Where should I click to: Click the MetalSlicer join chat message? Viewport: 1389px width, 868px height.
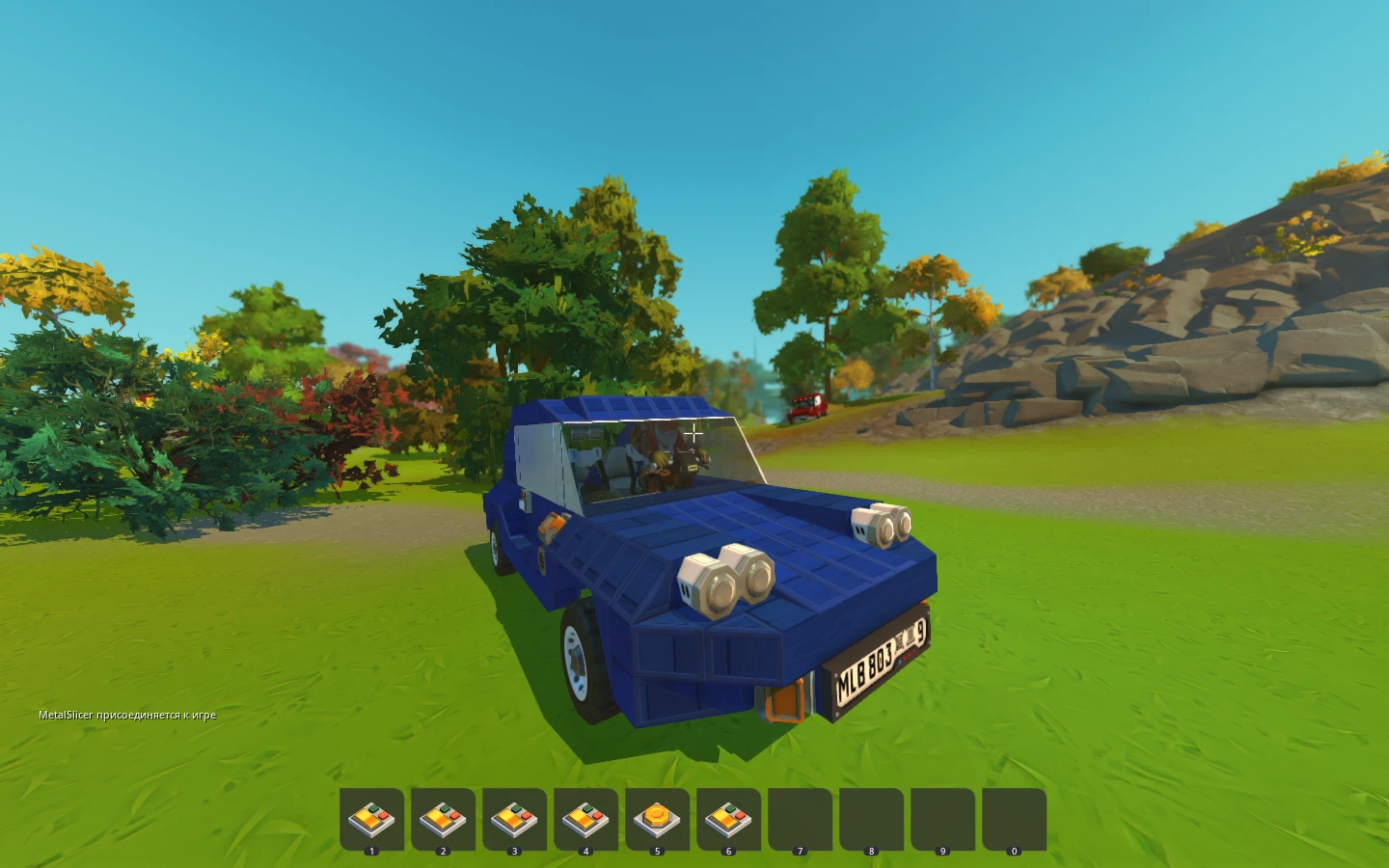[126, 714]
